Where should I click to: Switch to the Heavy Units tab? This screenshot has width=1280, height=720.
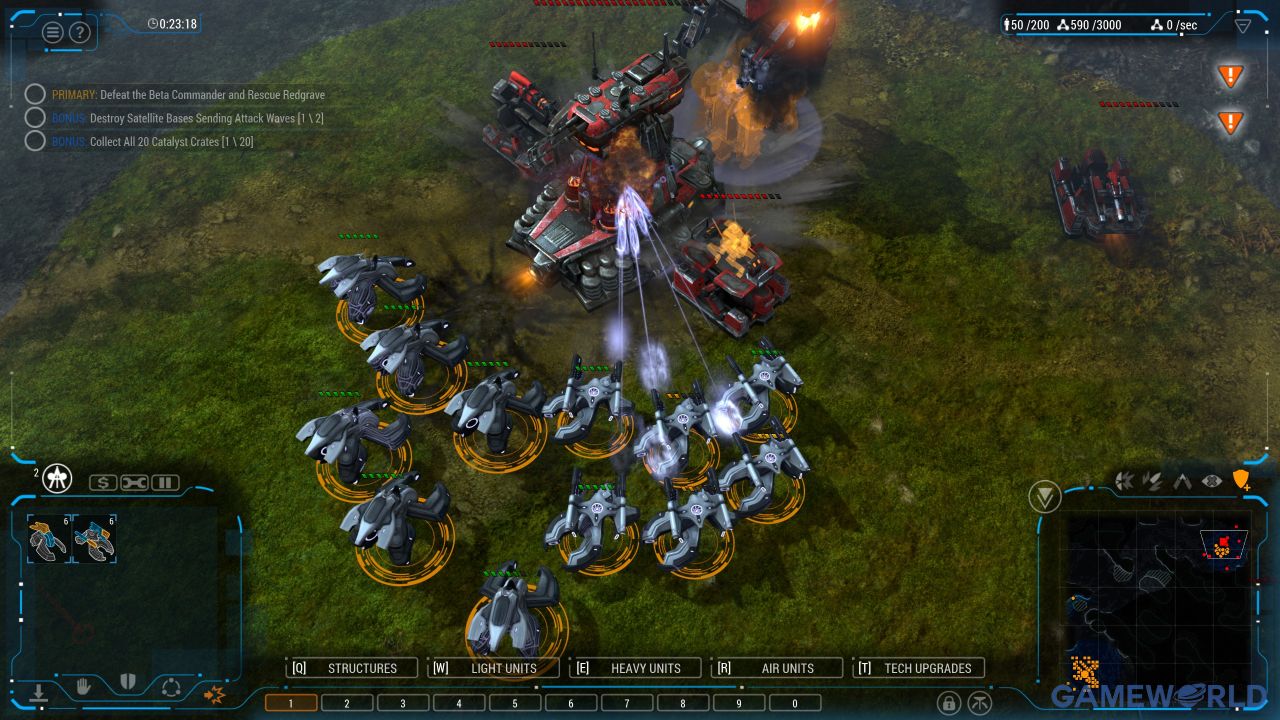click(x=635, y=668)
